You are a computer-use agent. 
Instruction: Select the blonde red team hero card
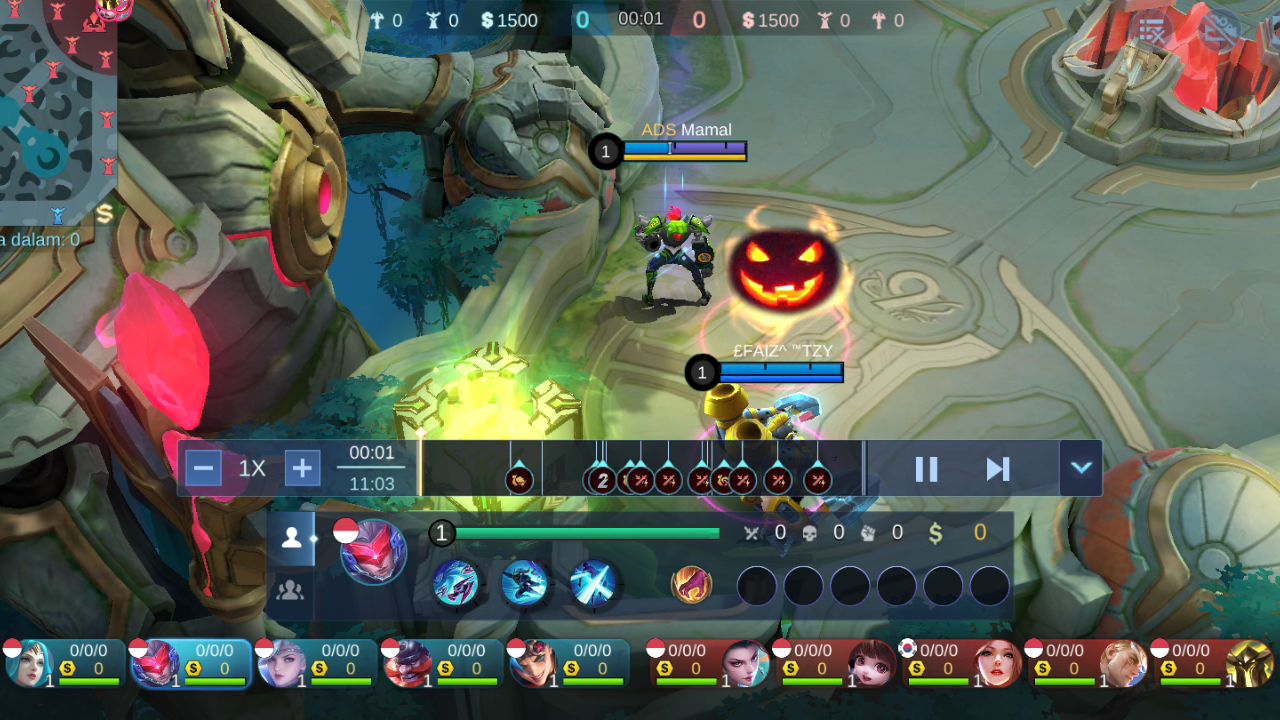tap(1090, 663)
